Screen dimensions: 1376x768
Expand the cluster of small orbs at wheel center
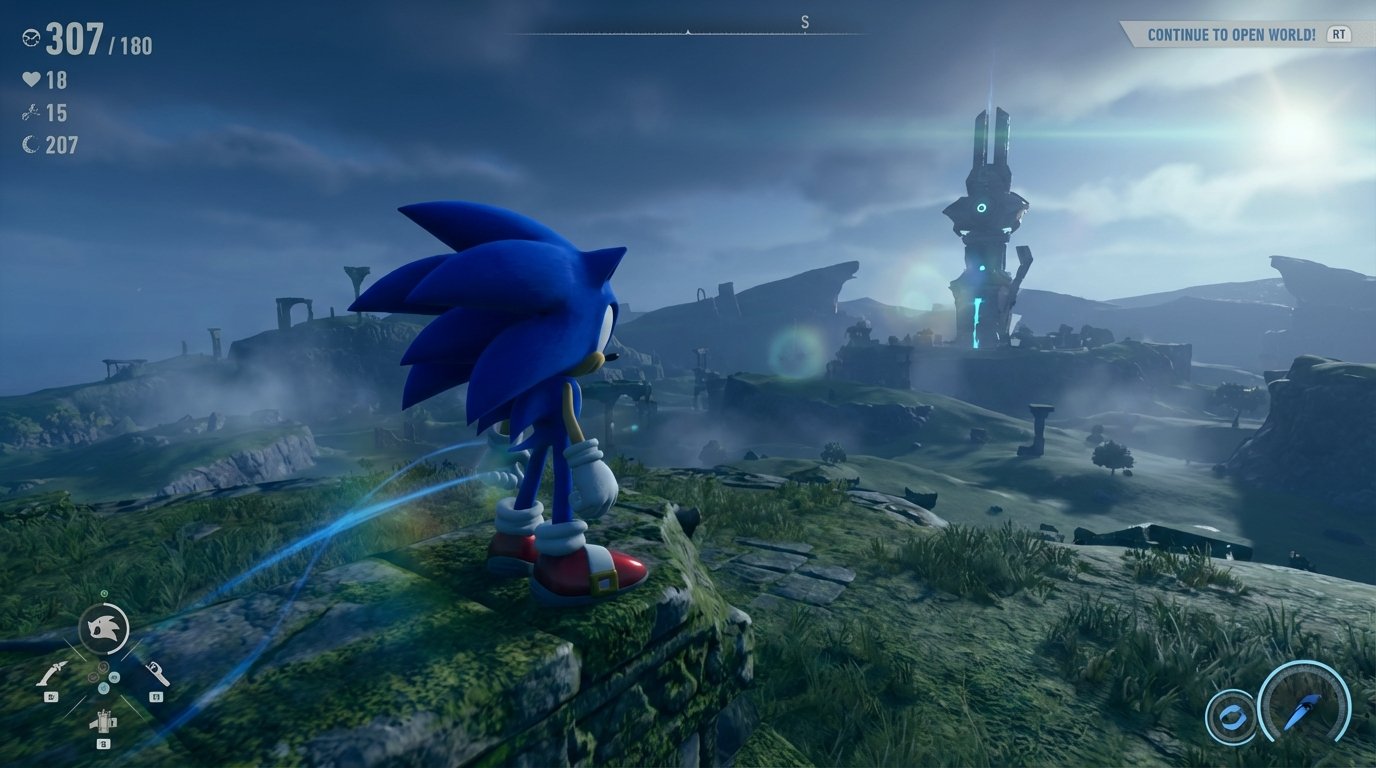[x=102, y=677]
